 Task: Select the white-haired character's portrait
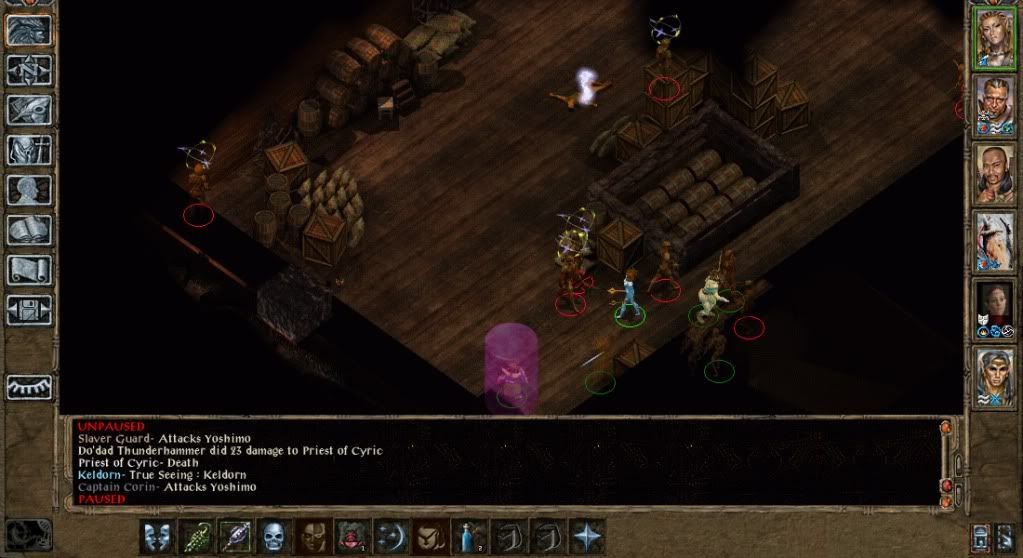(x=996, y=241)
